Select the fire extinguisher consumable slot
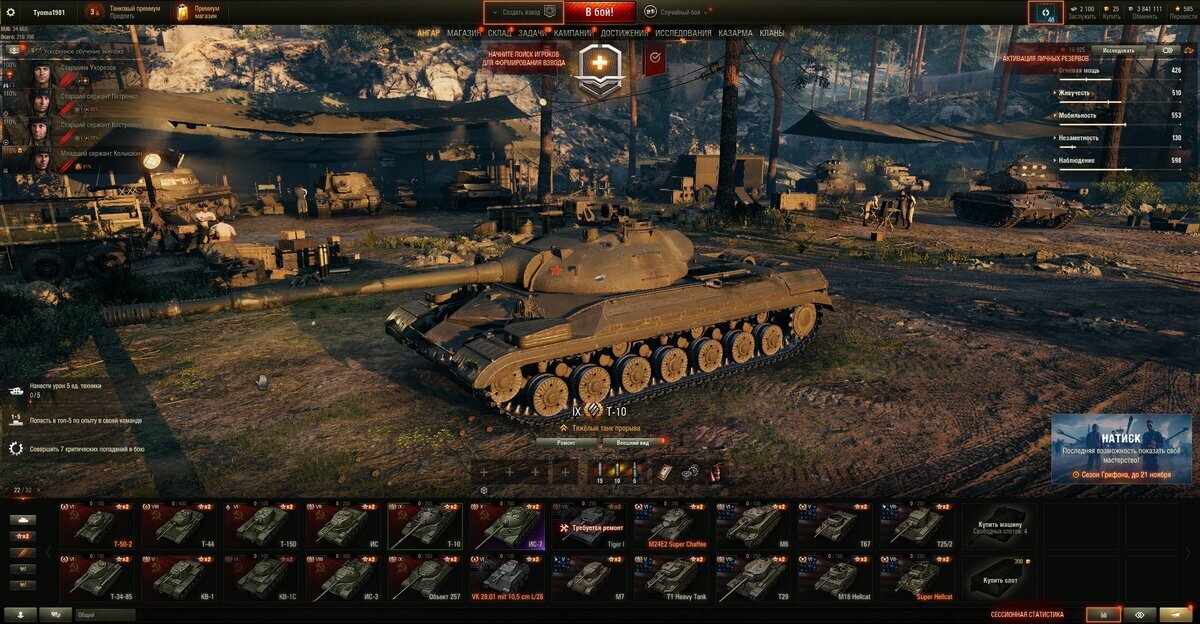The width and height of the screenshot is (1200, 624). pyautogui.click(x=715, y=472)
